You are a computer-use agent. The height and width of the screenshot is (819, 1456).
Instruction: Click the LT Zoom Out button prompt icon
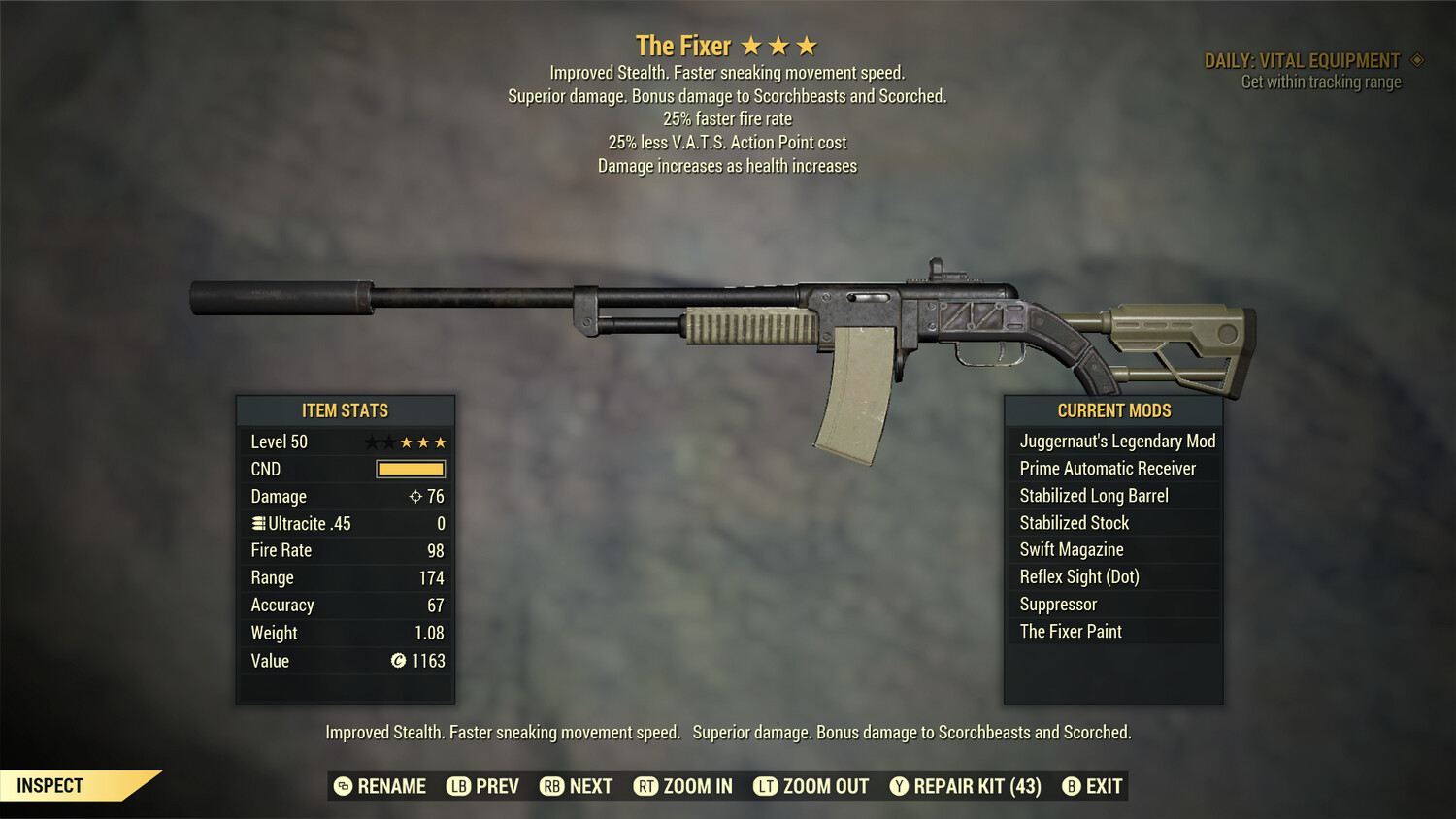coord(765,786)
